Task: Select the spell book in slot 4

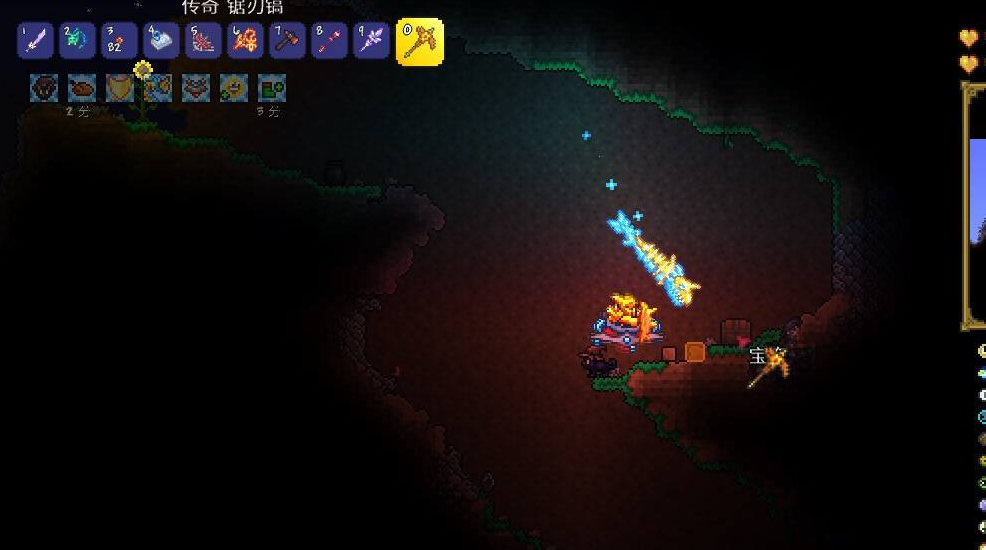Action: (161, 41)
